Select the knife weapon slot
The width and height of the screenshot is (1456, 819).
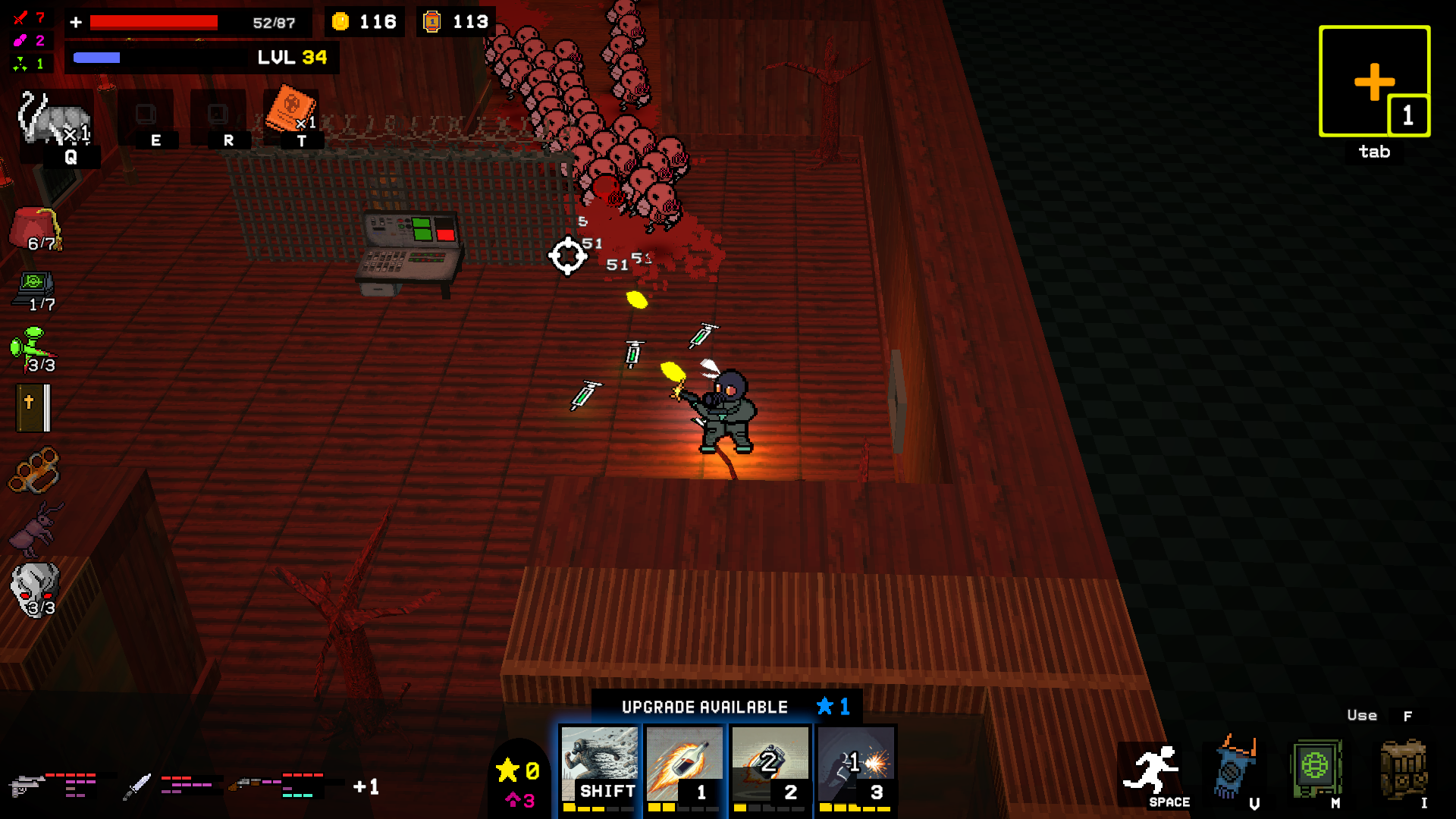coord(137,786)
